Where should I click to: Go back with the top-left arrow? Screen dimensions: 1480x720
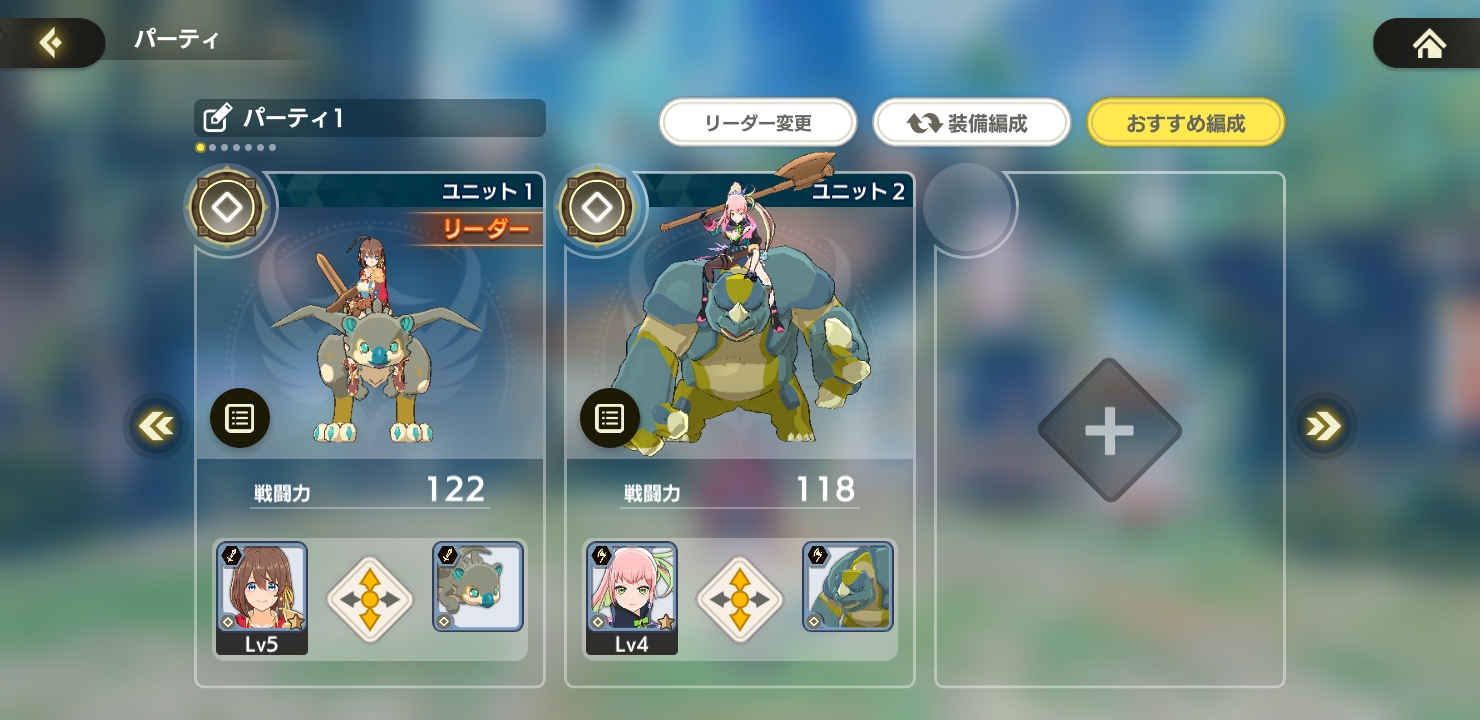(x=50, y=43)
